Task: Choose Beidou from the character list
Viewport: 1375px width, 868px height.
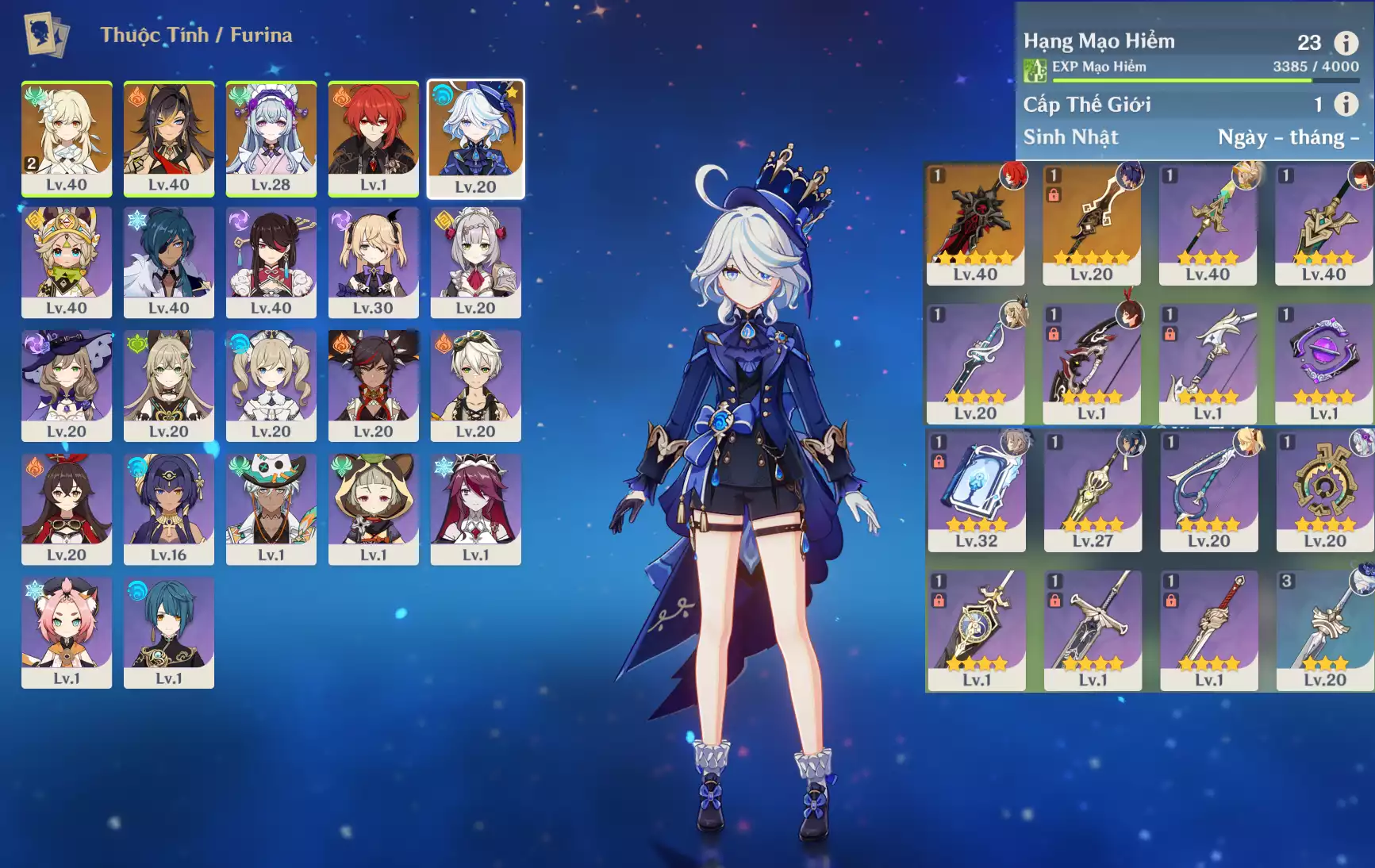Action: (x=271, y=263)
